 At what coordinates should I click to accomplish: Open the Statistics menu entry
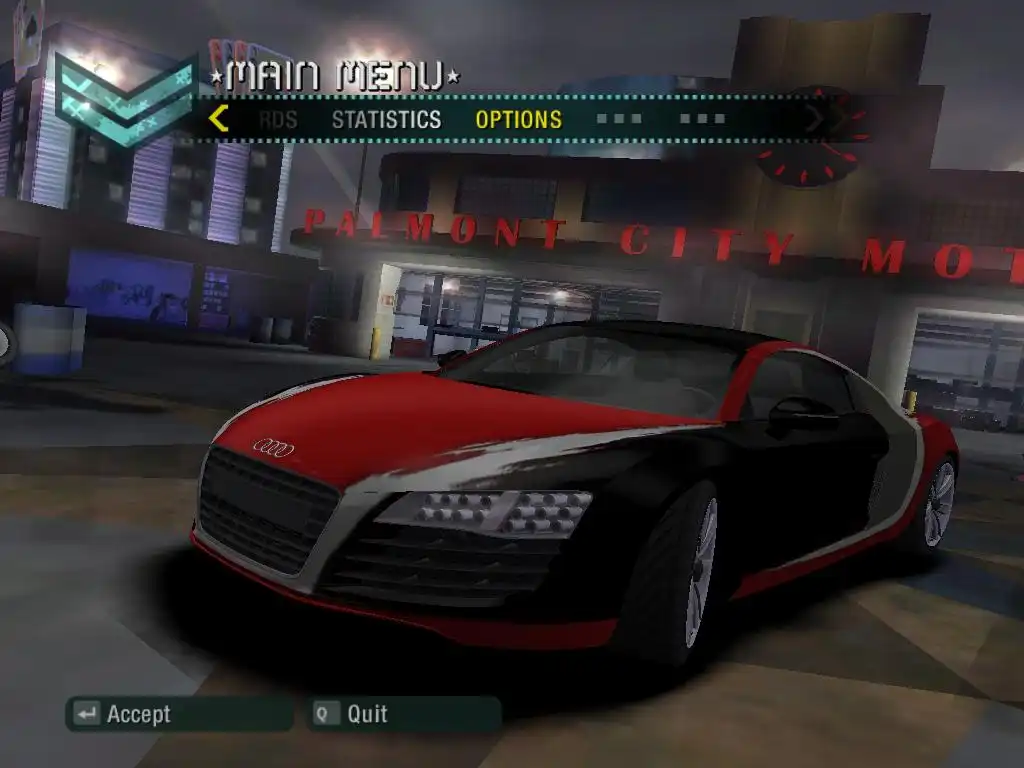pos(386,120)
